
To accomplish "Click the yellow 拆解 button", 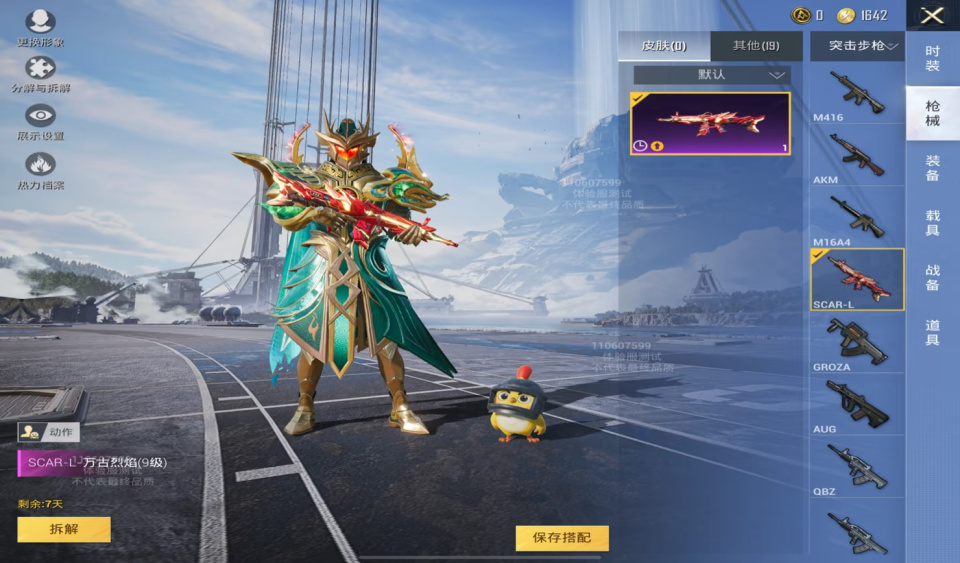I will tap(64, 529).
